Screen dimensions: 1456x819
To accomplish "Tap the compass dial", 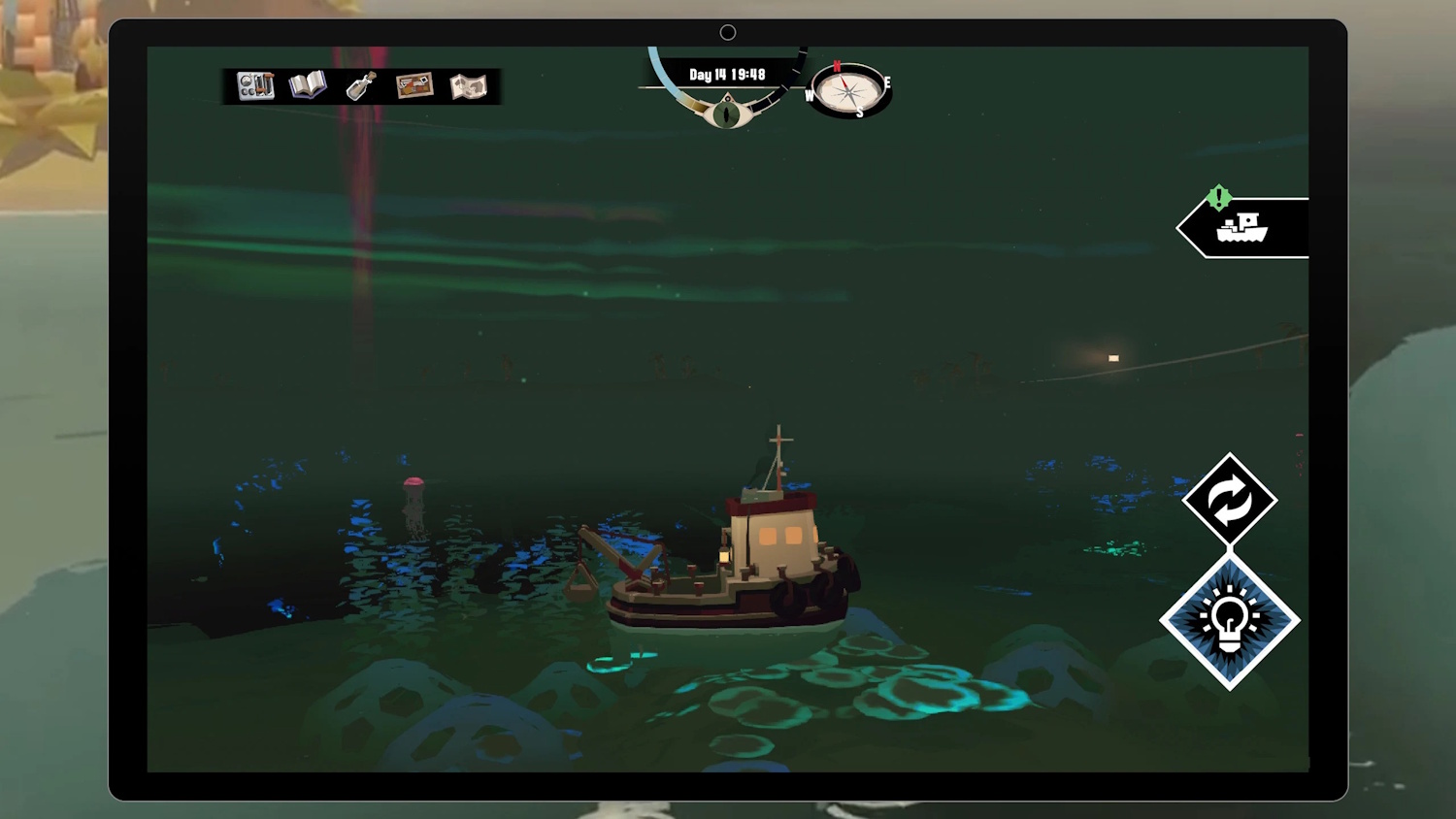I will tap(849, 91).
